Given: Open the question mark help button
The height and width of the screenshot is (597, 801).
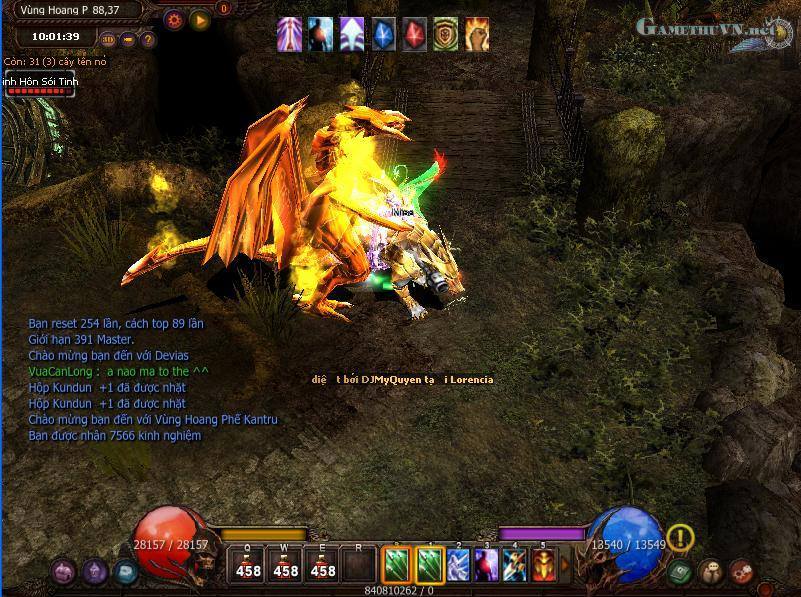Looking at the screenshot, I should pos(148,40).
